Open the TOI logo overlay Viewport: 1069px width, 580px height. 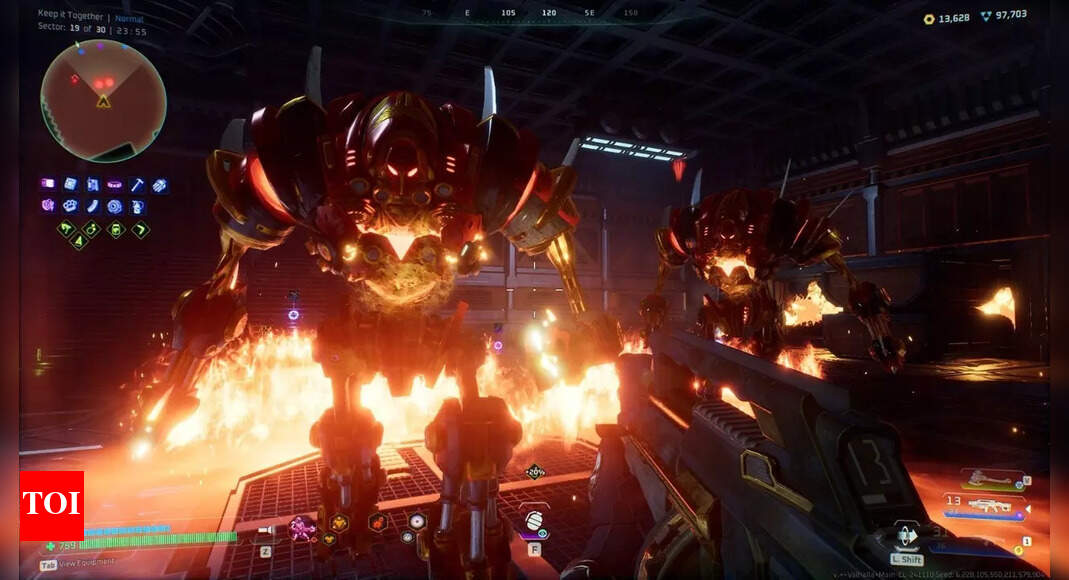pyautogui.click(x=51, y=506)
